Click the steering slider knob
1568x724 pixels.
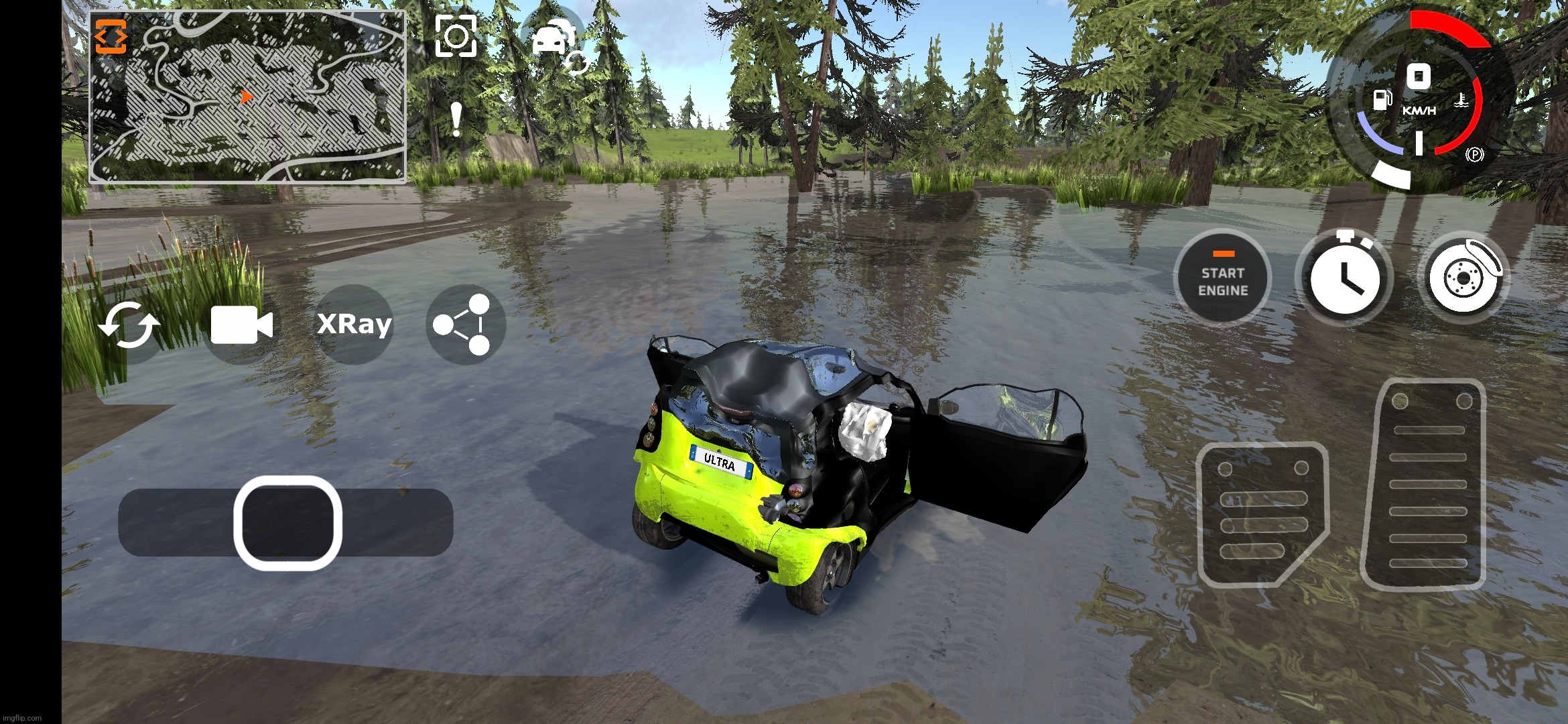[x=287, y=523]
